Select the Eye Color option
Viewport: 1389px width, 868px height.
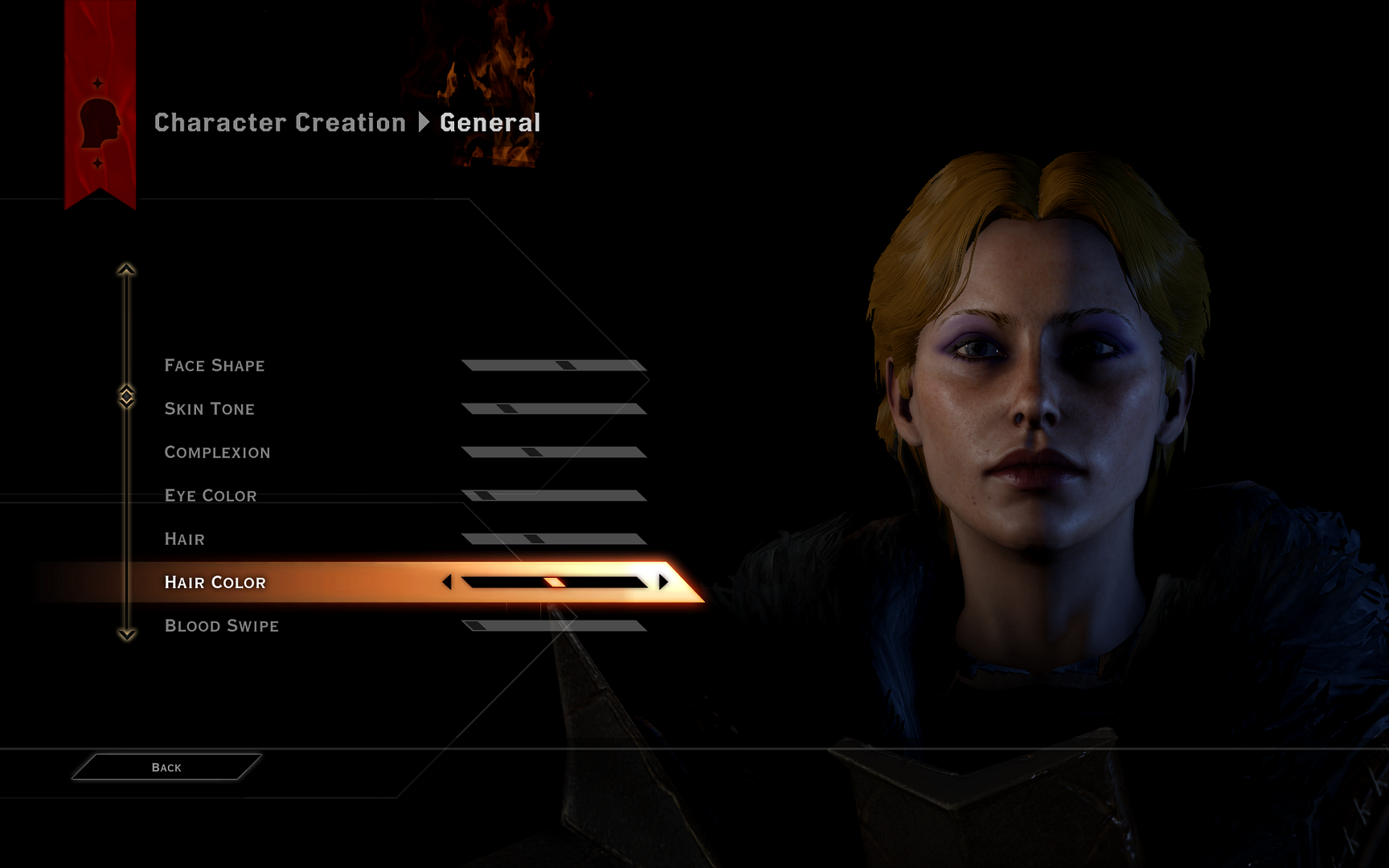coord(211,495)
